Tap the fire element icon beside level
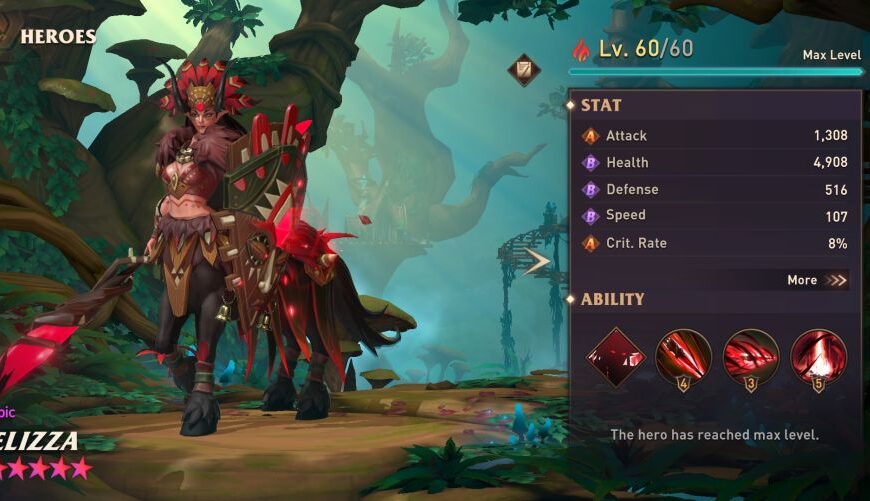Image resolution: width=870 pixels, height=501 pixels. tap(582, 48)
